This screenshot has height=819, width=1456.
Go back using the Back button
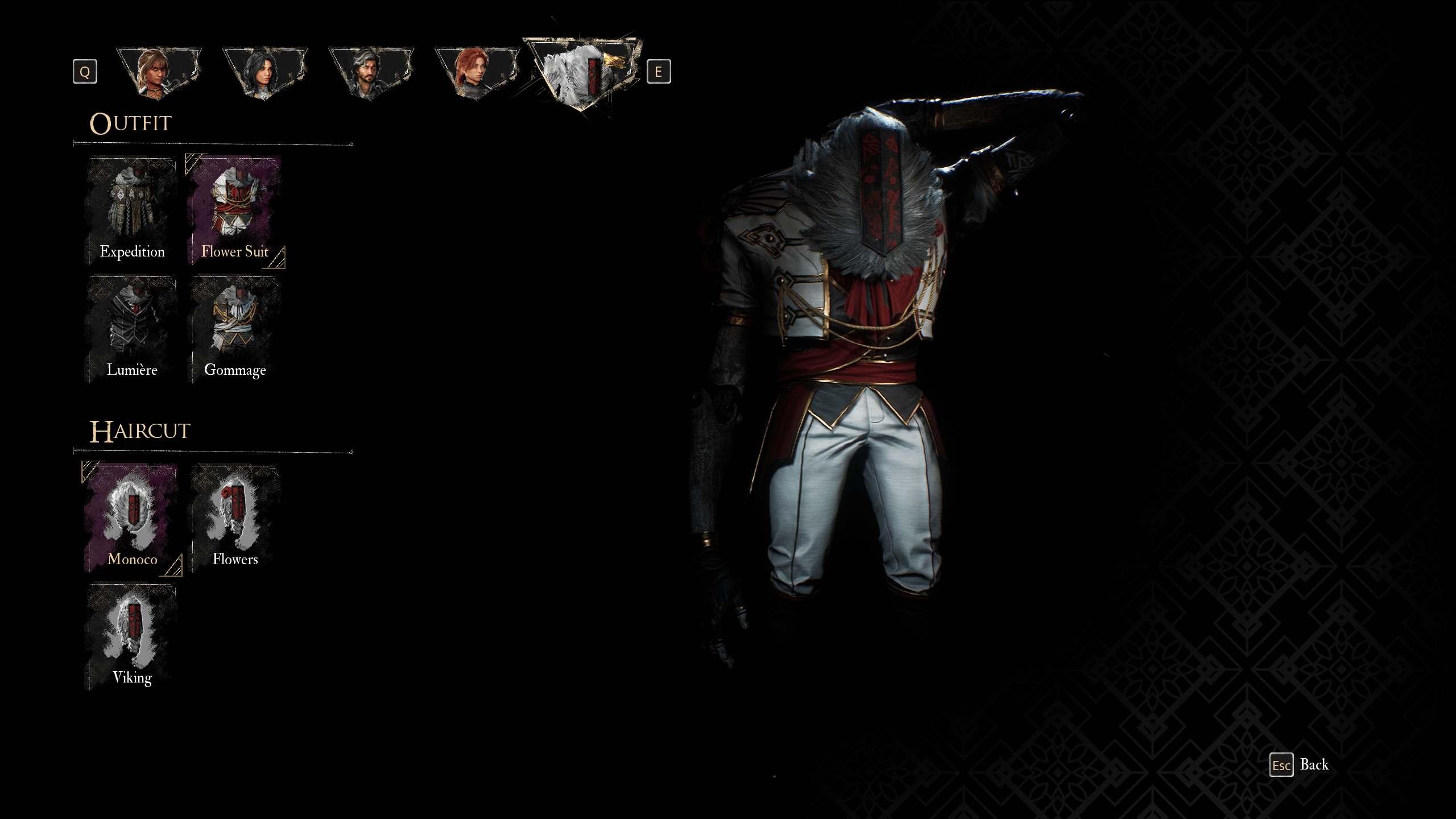[x=1300, y=765]
